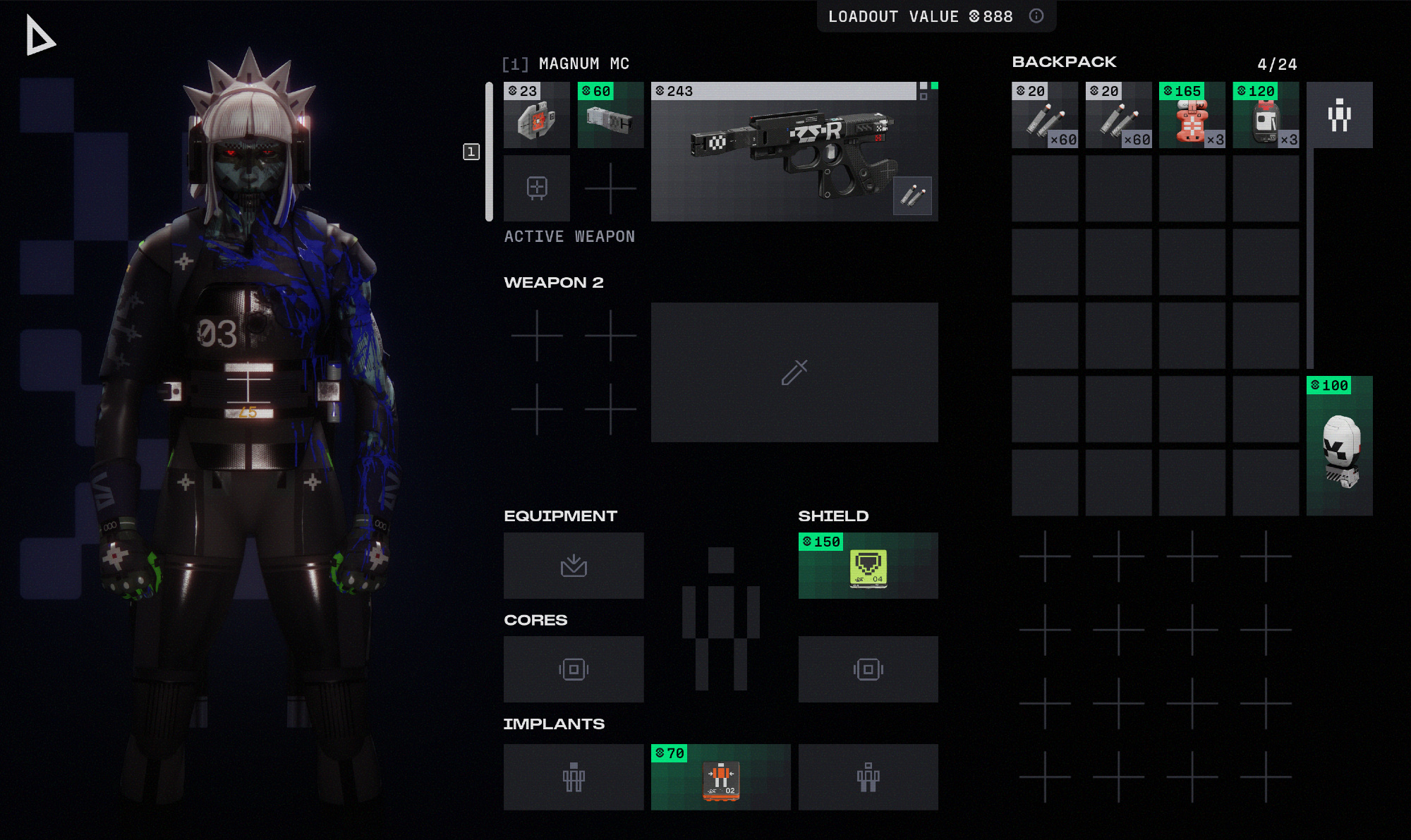Click the 100-value white helmet item

pyautogui.click(x=1339, y=446)
